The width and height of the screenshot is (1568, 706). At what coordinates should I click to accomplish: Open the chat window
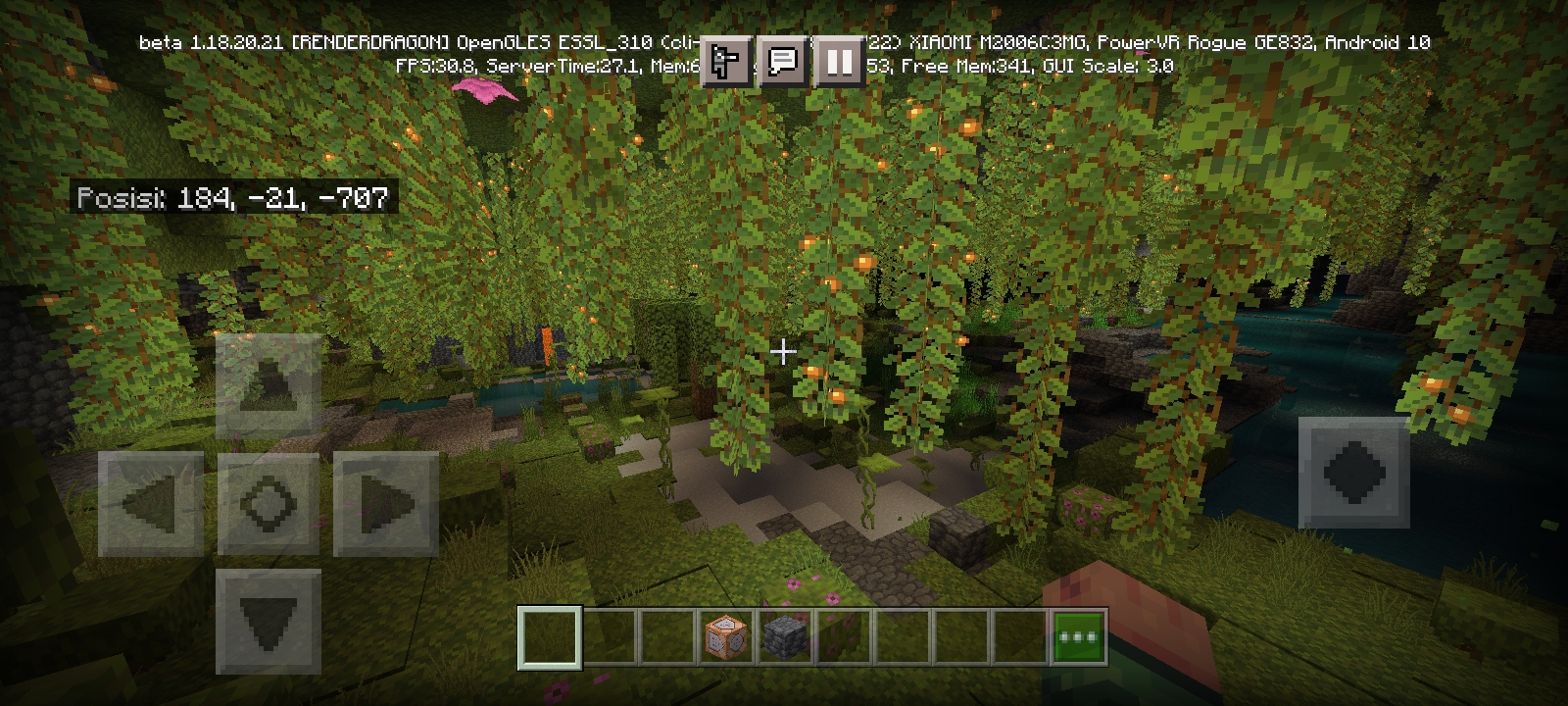pyautogui.click(x=783, y=62)
